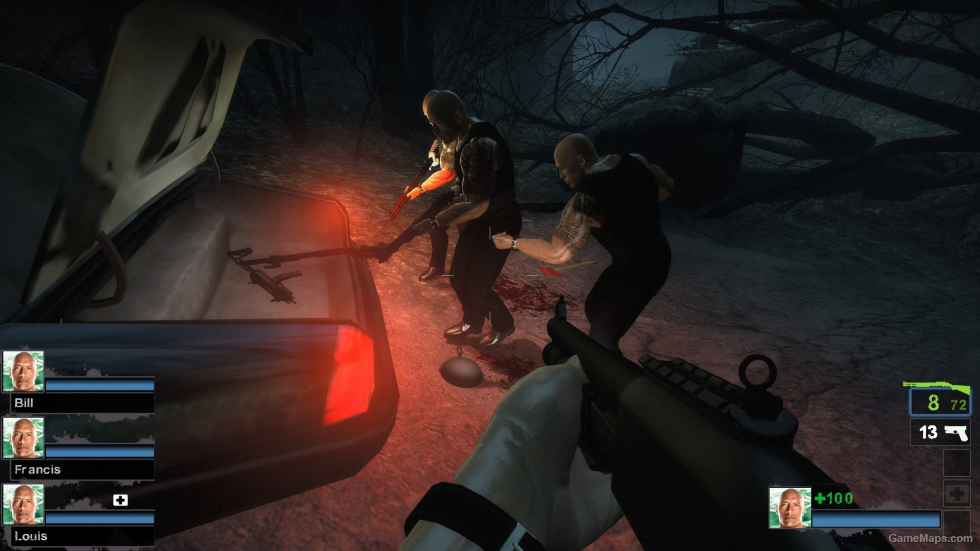Image resolution: width=980 pixels, height=551 pixels.
Task: Choose the shotgun primary weapon slot
Action: tap(940, 402)
